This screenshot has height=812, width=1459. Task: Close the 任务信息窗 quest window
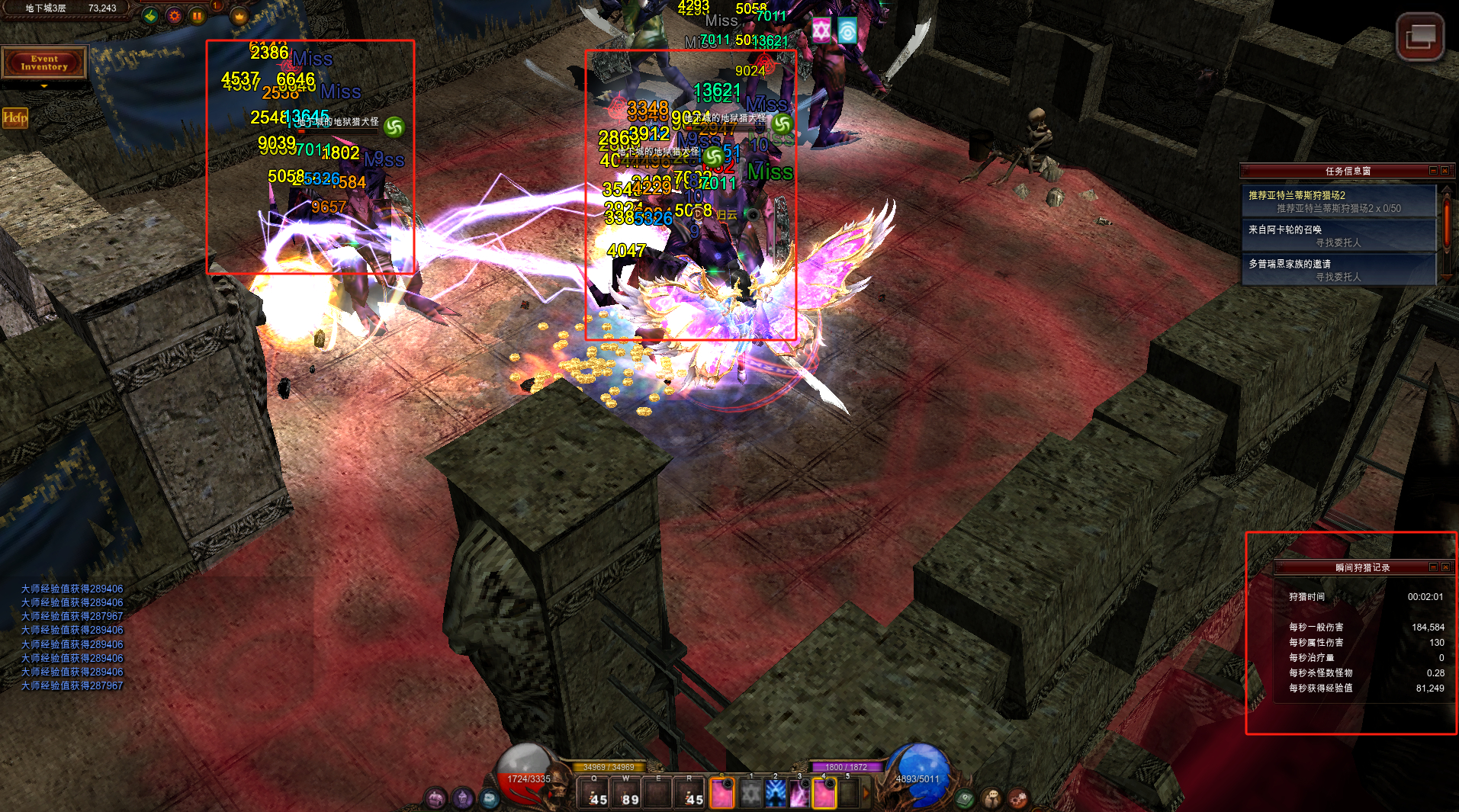tap(1445, 171)
